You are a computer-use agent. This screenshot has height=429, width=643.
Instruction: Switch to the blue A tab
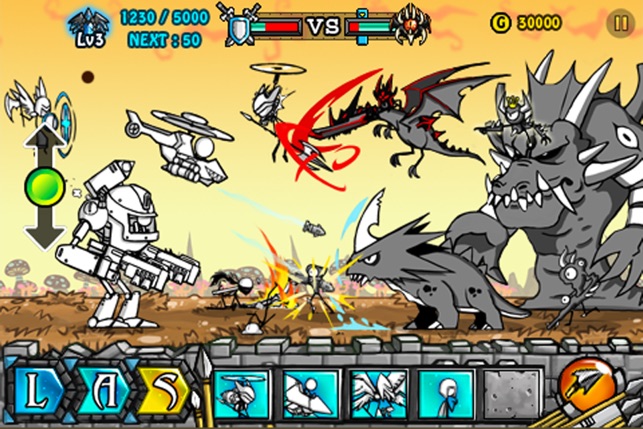point(102,390)
